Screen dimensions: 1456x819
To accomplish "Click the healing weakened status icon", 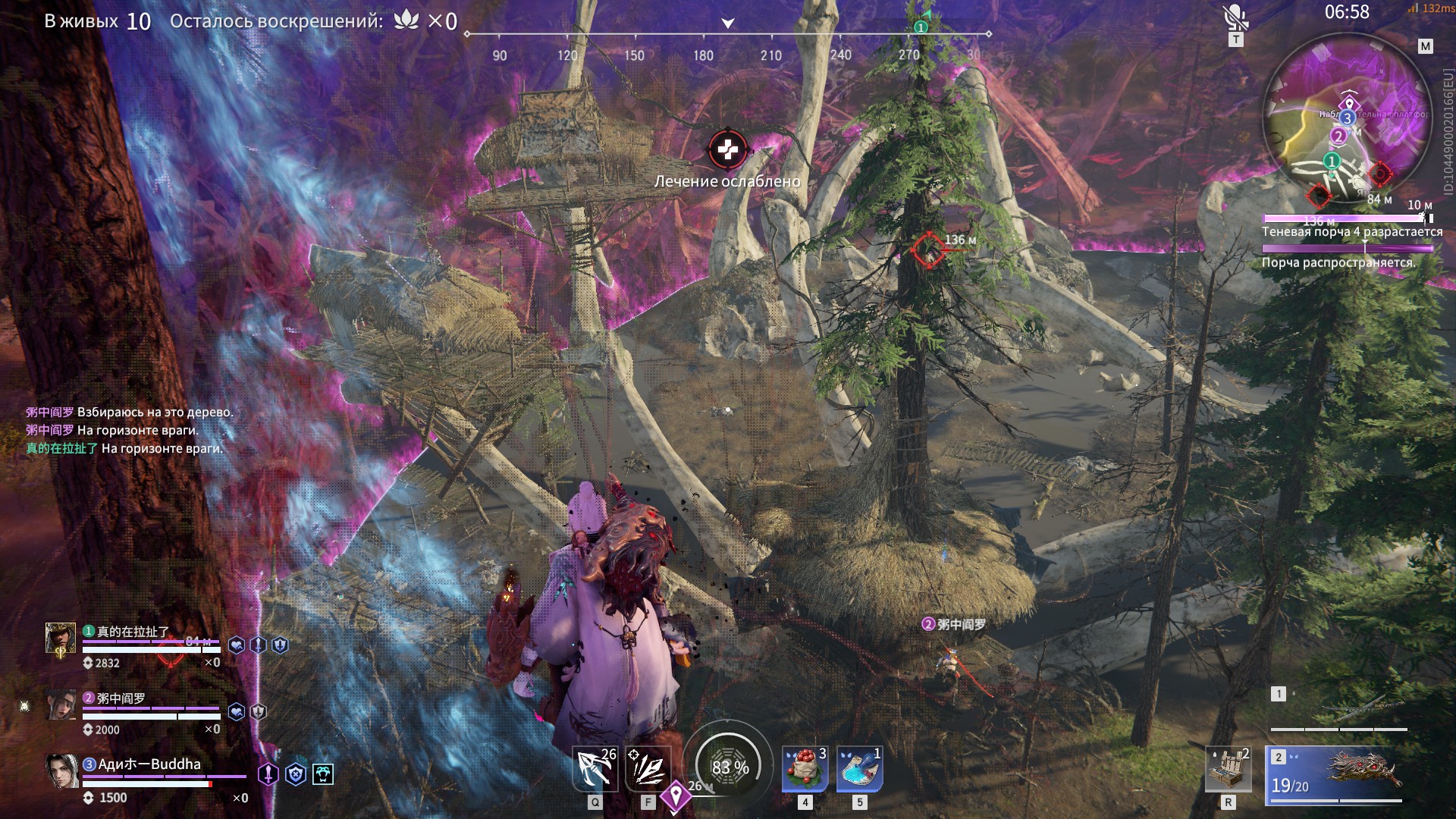I will [x=727, y=150].
